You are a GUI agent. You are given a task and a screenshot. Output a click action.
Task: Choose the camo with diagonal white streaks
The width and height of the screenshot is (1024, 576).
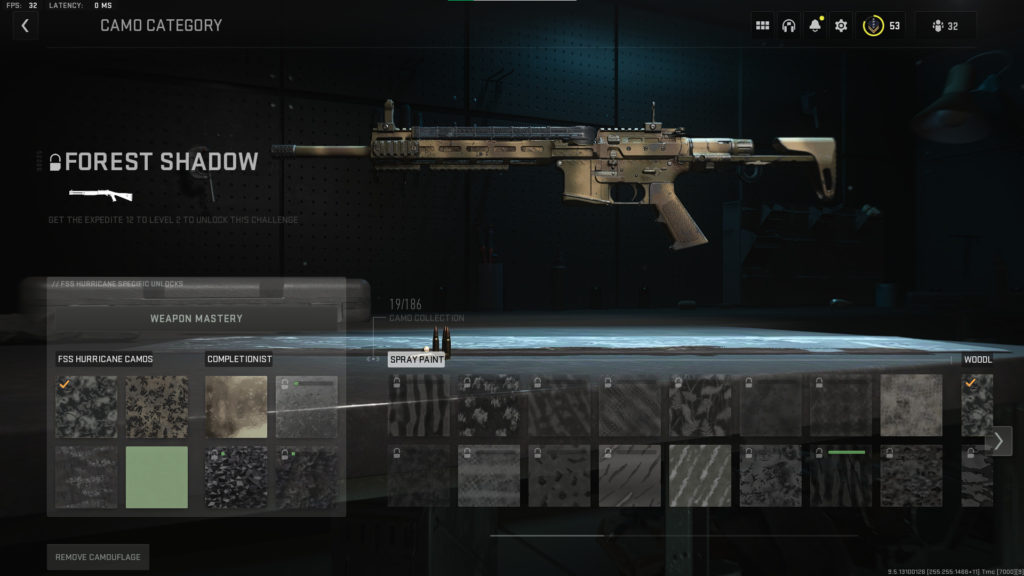(700, 476)
